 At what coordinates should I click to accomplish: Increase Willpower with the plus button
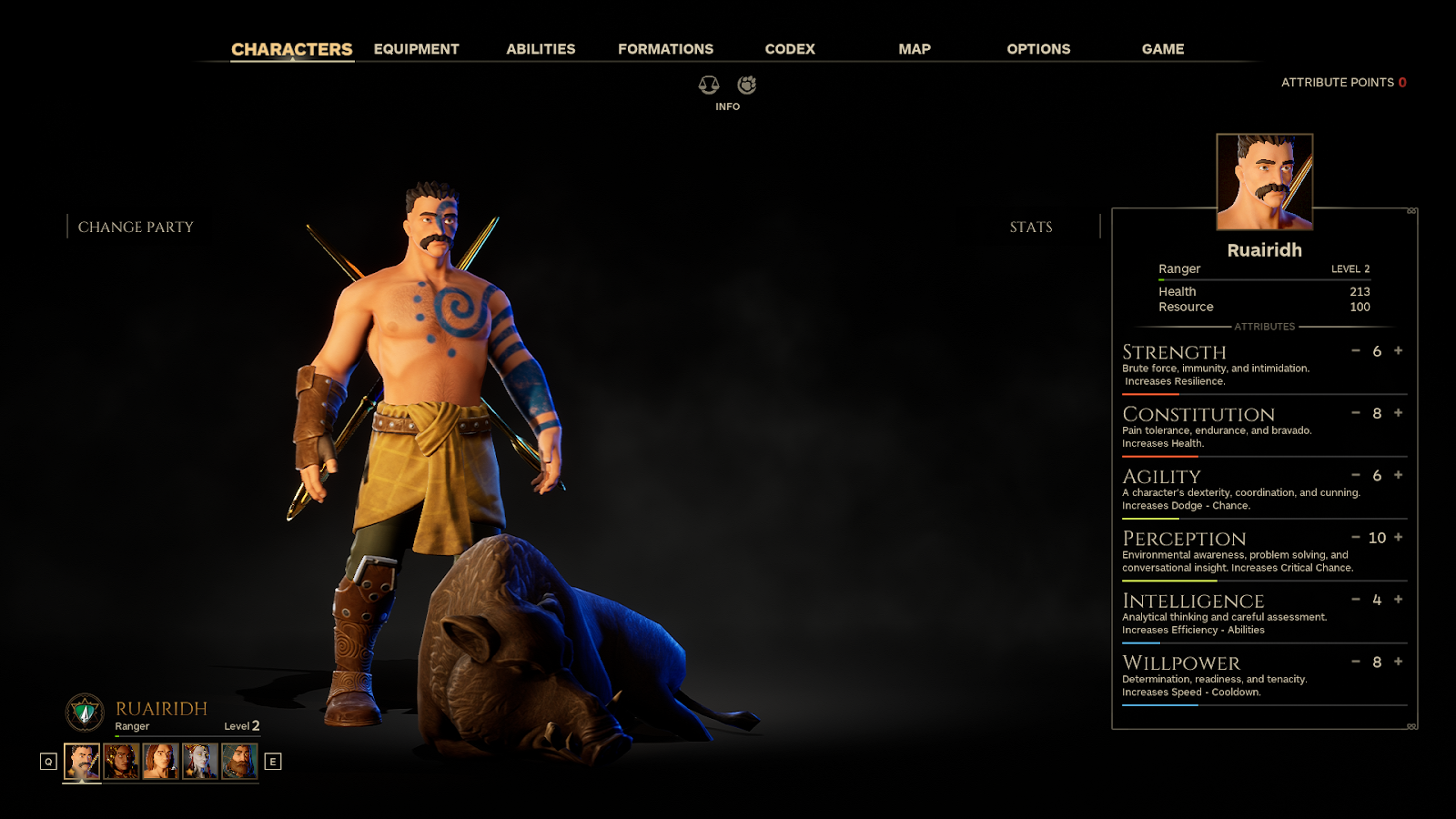(x=1399, y=662)
